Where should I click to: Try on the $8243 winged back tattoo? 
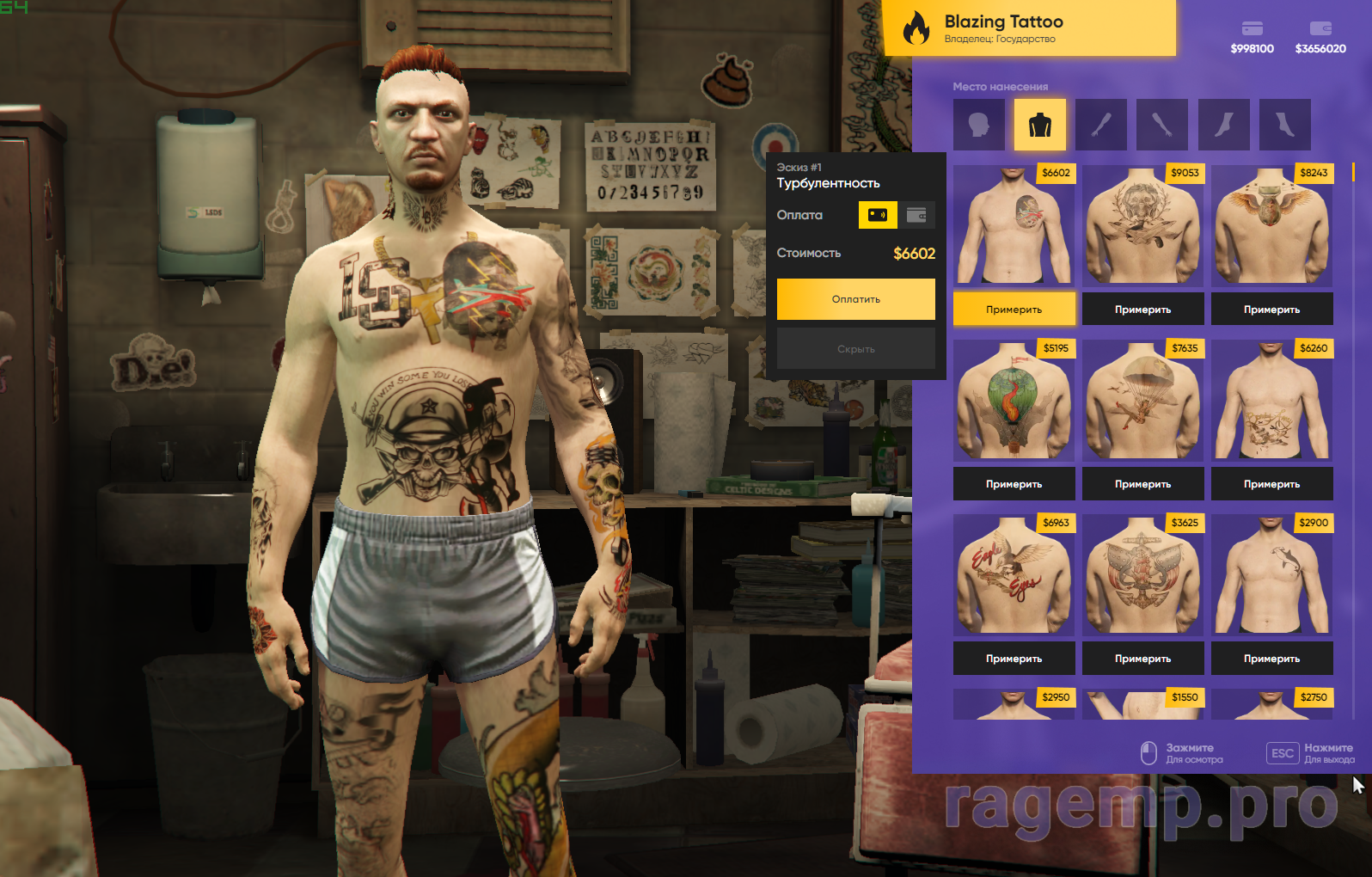(x=1271, y=310)
